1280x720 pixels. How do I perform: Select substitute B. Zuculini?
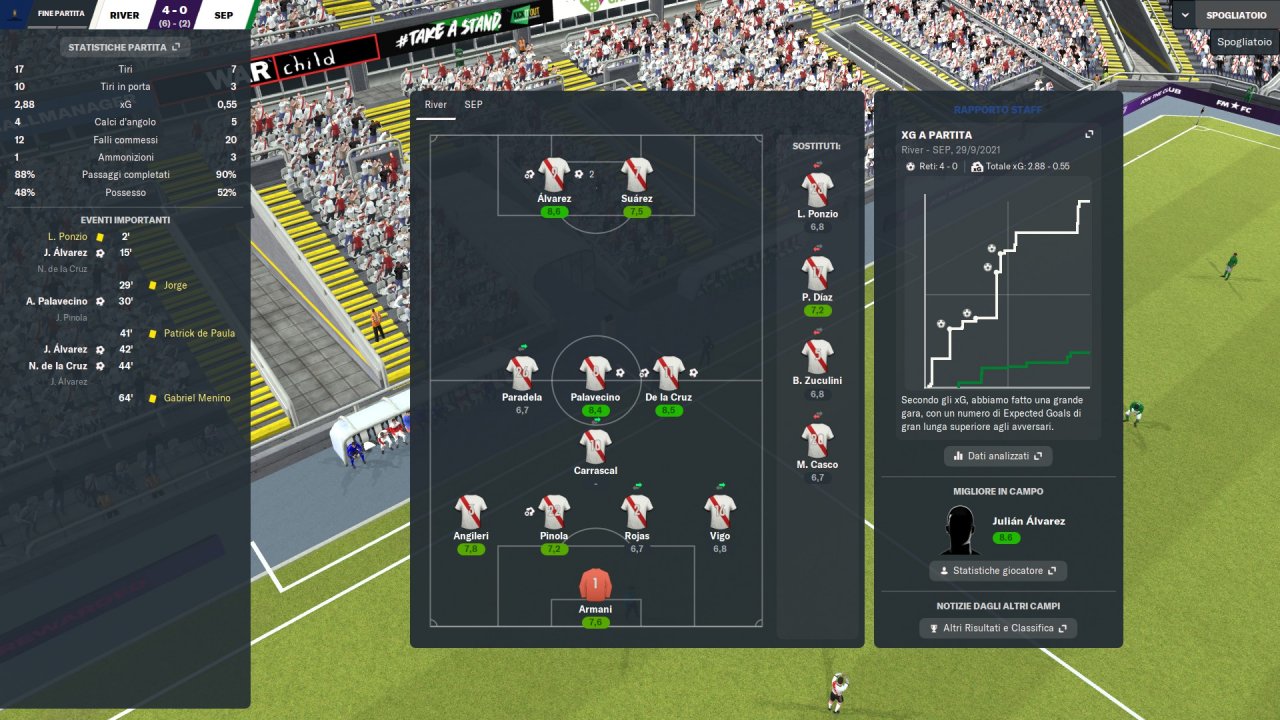coord(817,357)
